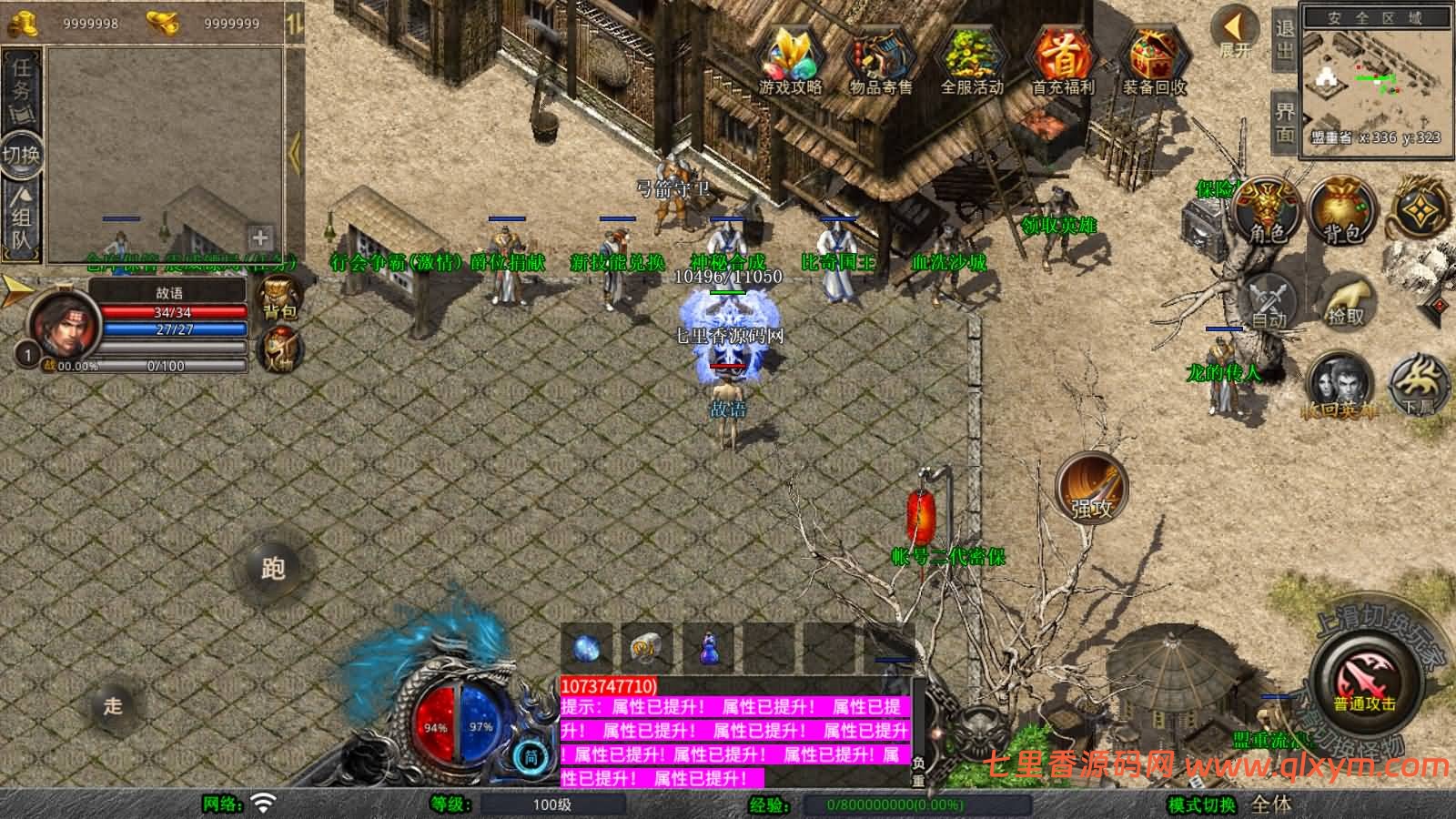Click the 展开 expand arrow button
Screen dimensions: 1456x819
click(1236, 33)
